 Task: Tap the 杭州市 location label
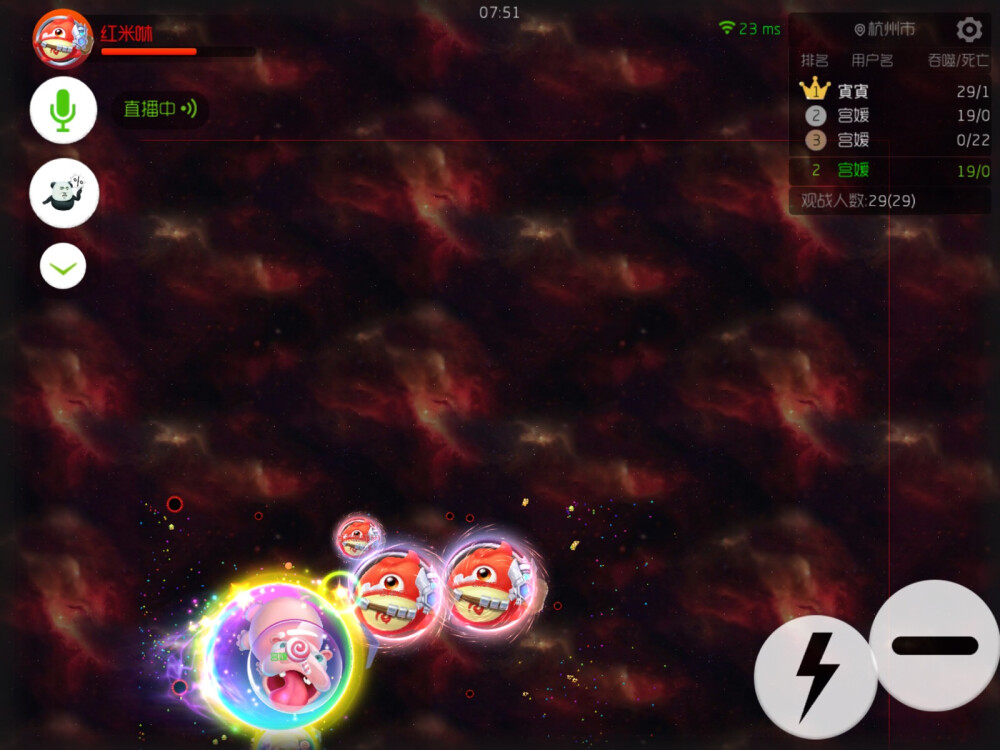pos(885,30)
